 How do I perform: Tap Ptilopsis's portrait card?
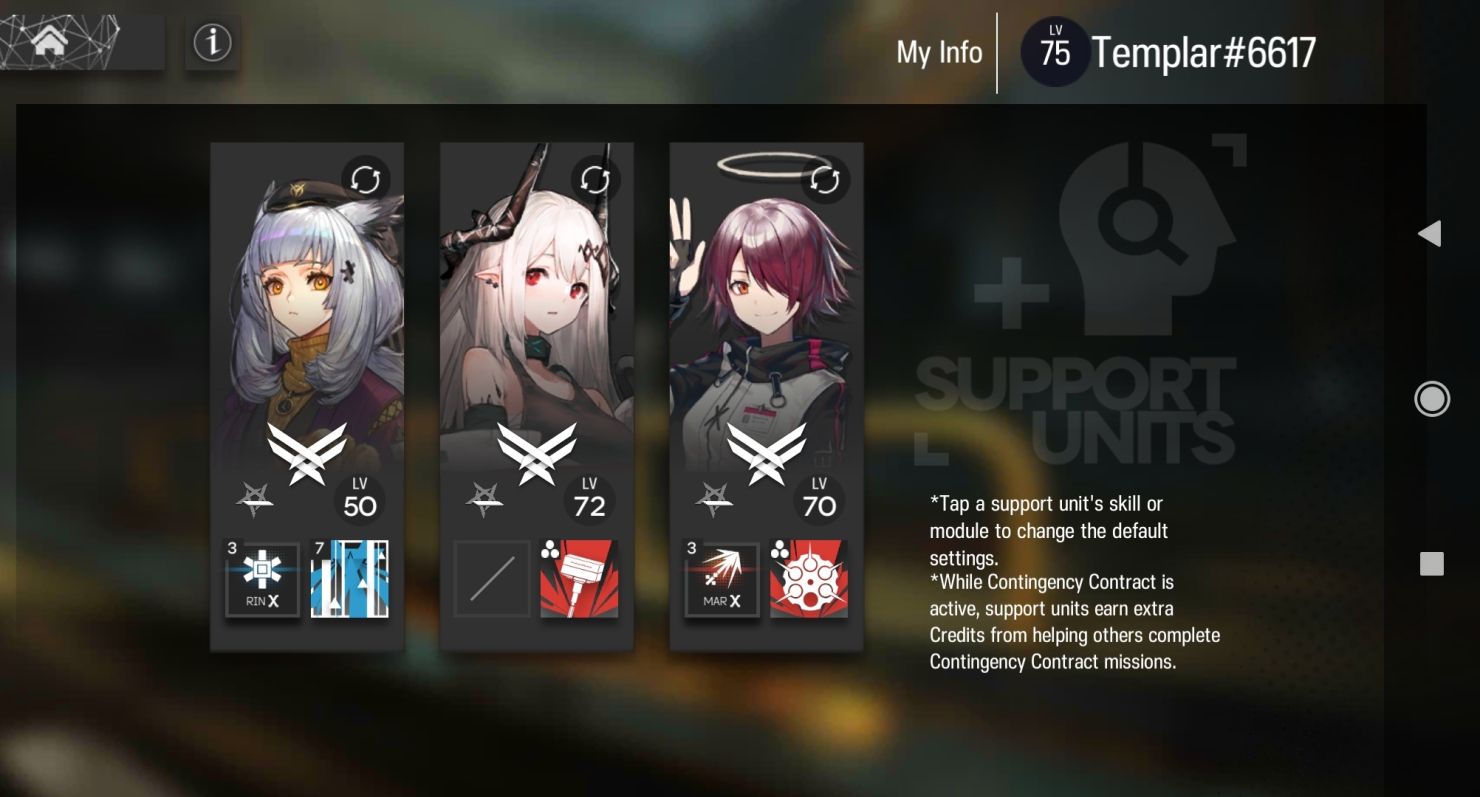[306, 300]
